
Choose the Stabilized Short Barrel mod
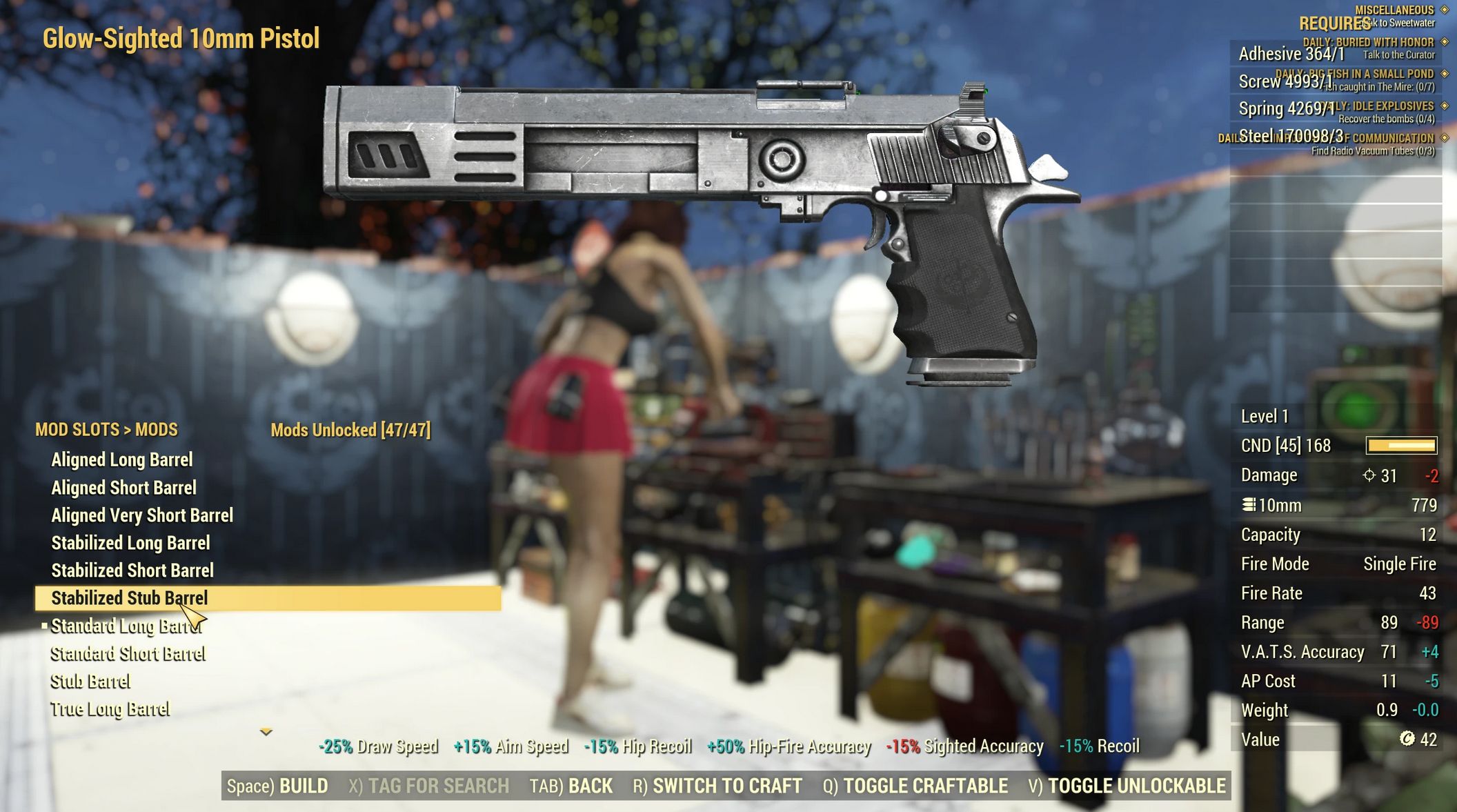(x=132, y=571)
